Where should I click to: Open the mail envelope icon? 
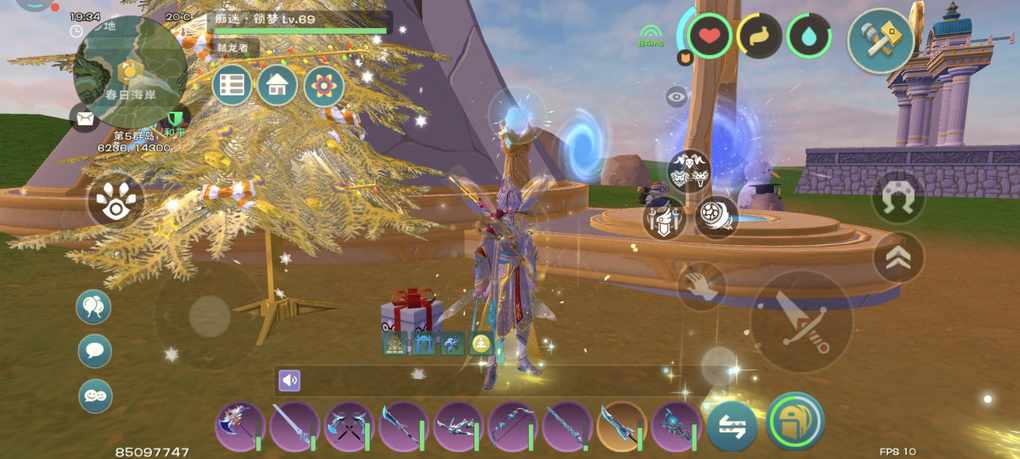pyautogui.click(x=85, y=118)
